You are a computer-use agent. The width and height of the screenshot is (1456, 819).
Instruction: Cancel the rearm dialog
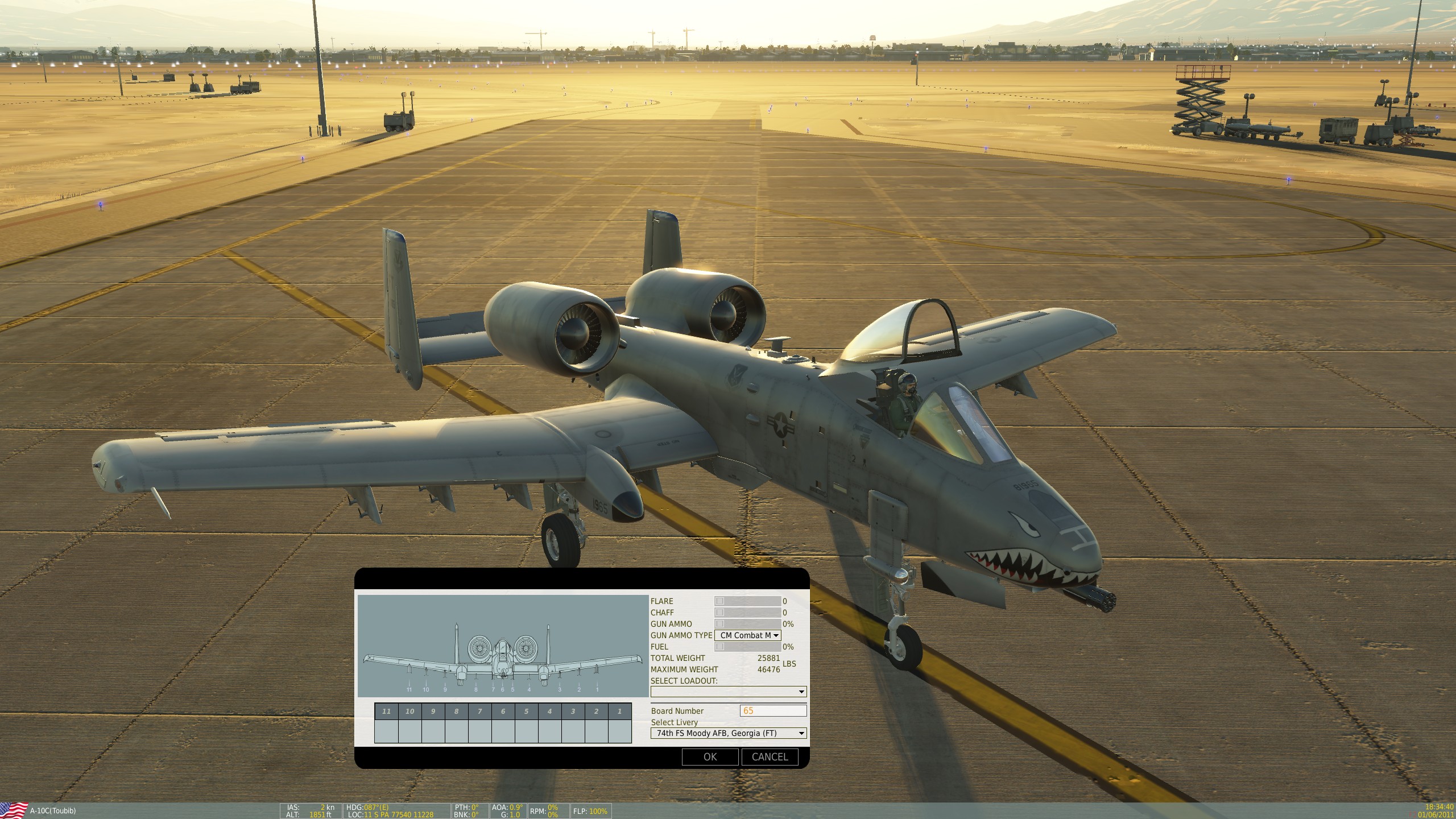pyautogui.click(x=770, y=757)
